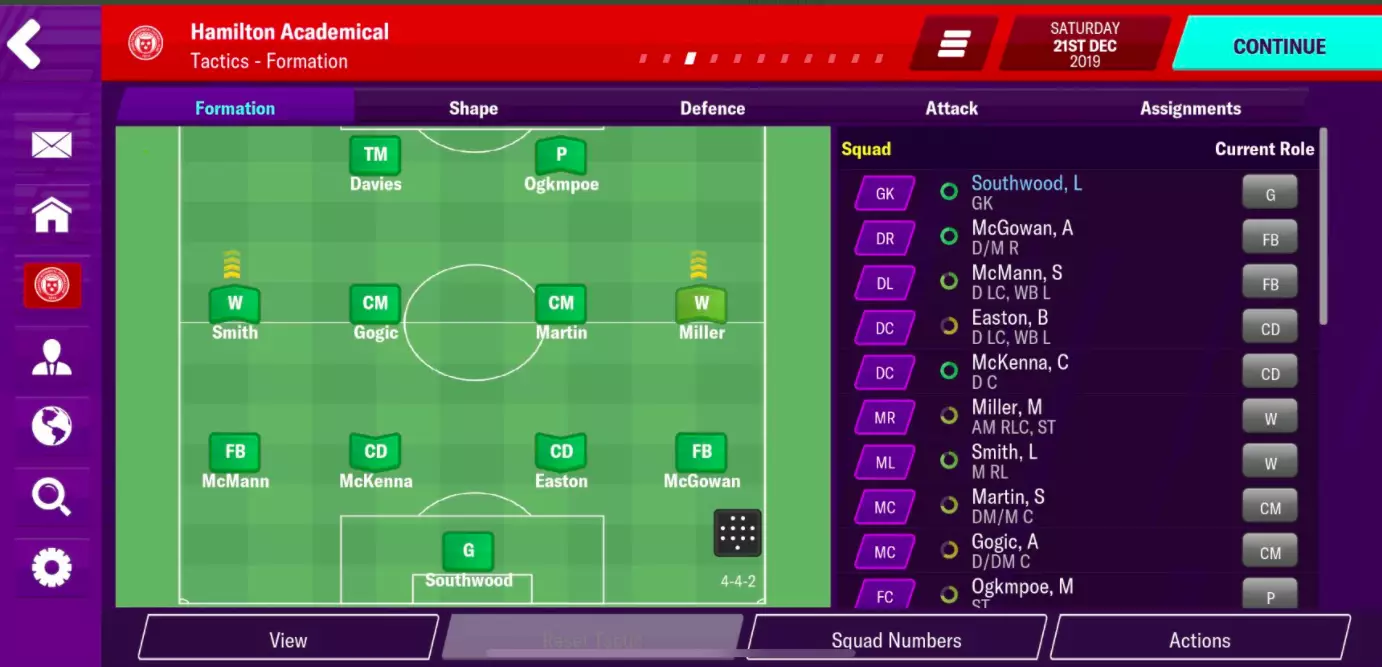Open the Defence tab
This screenshot has width=1382, height=667.
(712, 108)
